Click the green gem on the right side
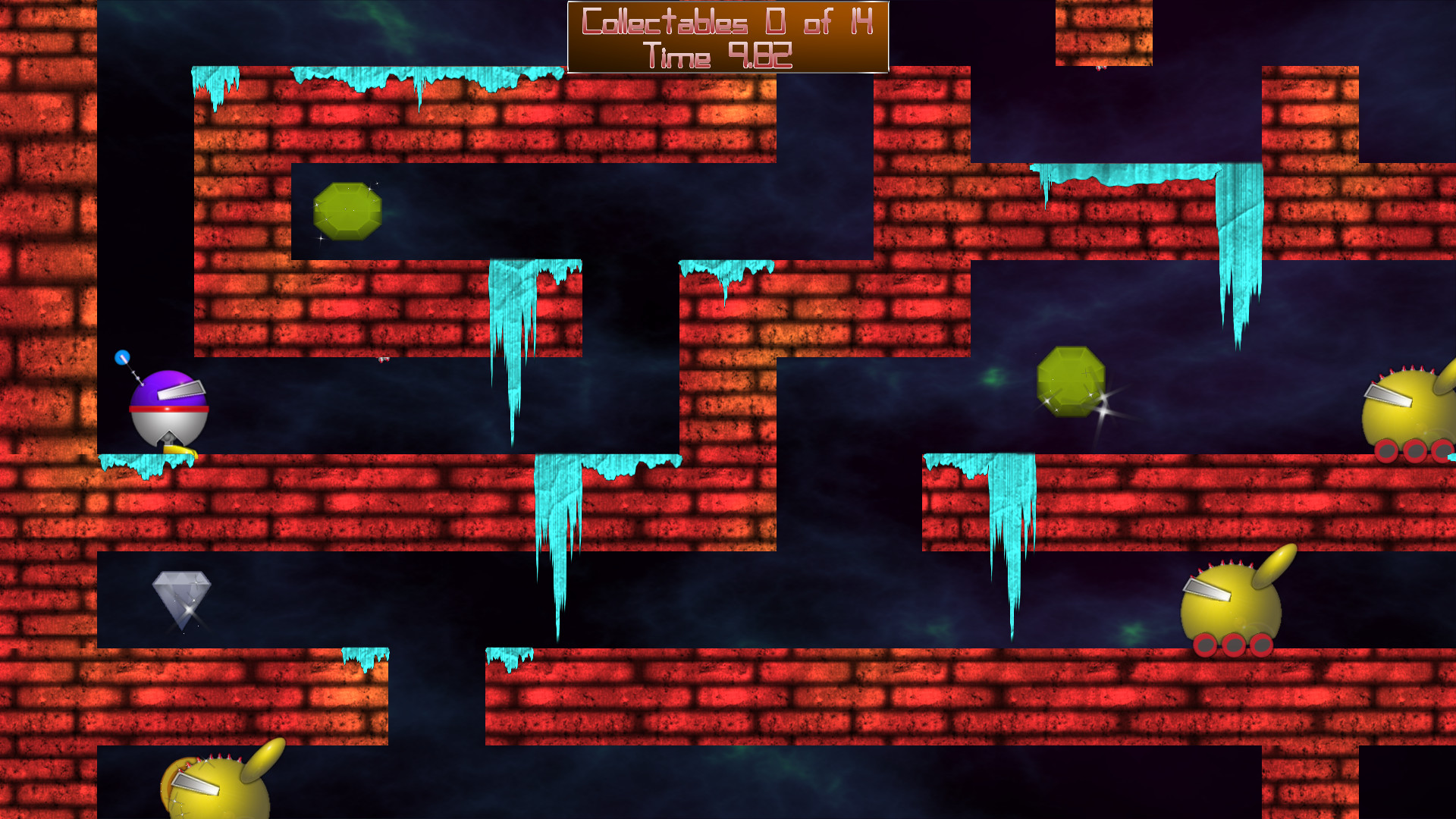 (x=1071, y=383)
